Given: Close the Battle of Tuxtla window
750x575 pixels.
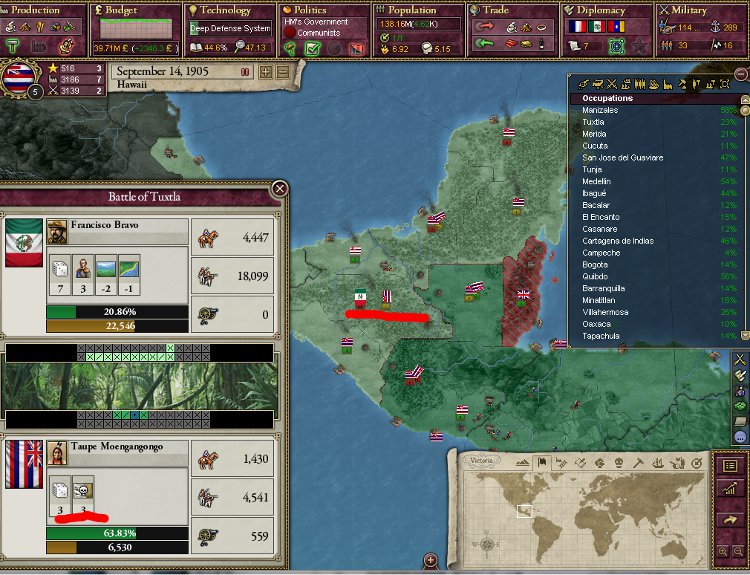Looking at the screenshot, I should [280, 188].
